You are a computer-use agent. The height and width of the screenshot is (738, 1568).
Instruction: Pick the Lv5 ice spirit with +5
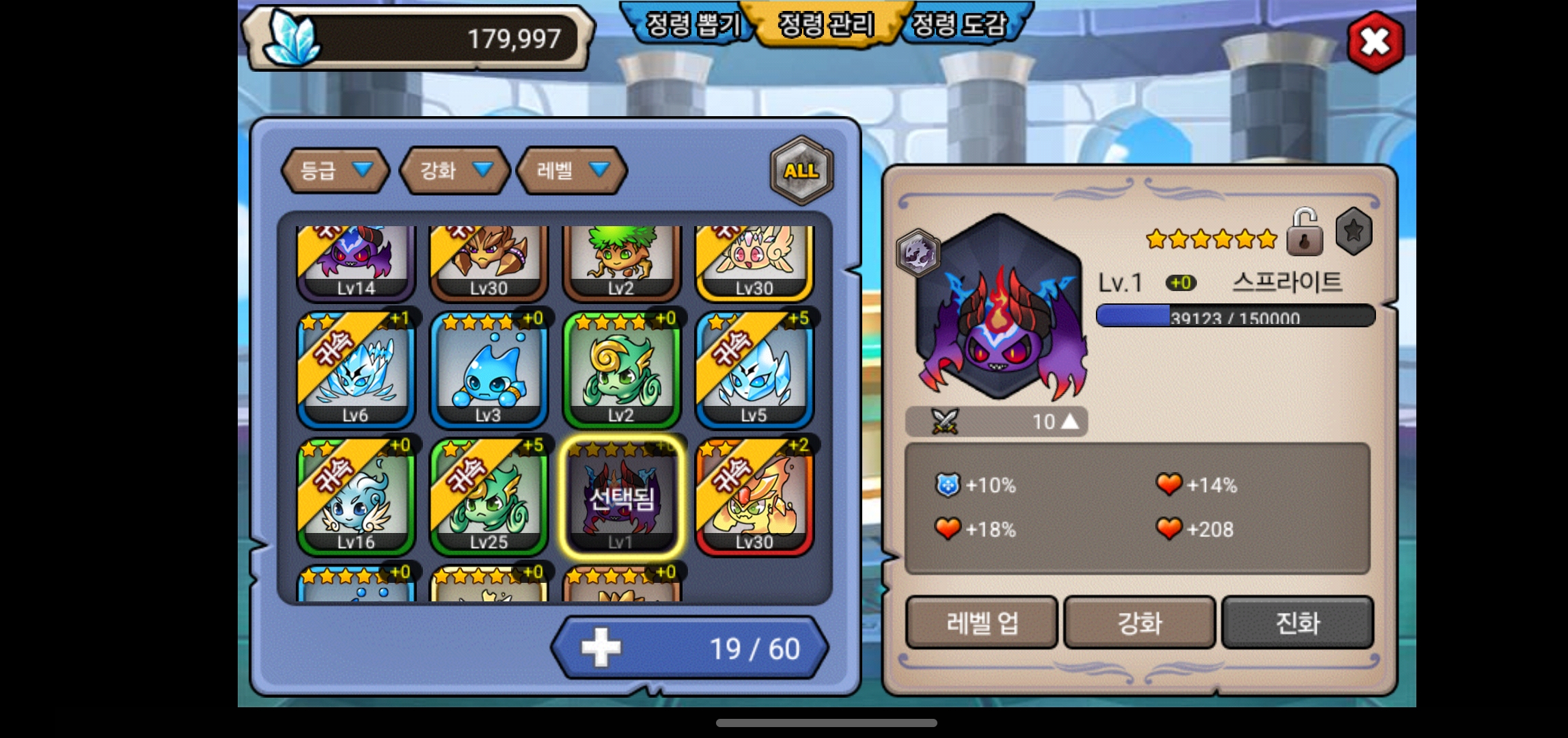(754, 370)
